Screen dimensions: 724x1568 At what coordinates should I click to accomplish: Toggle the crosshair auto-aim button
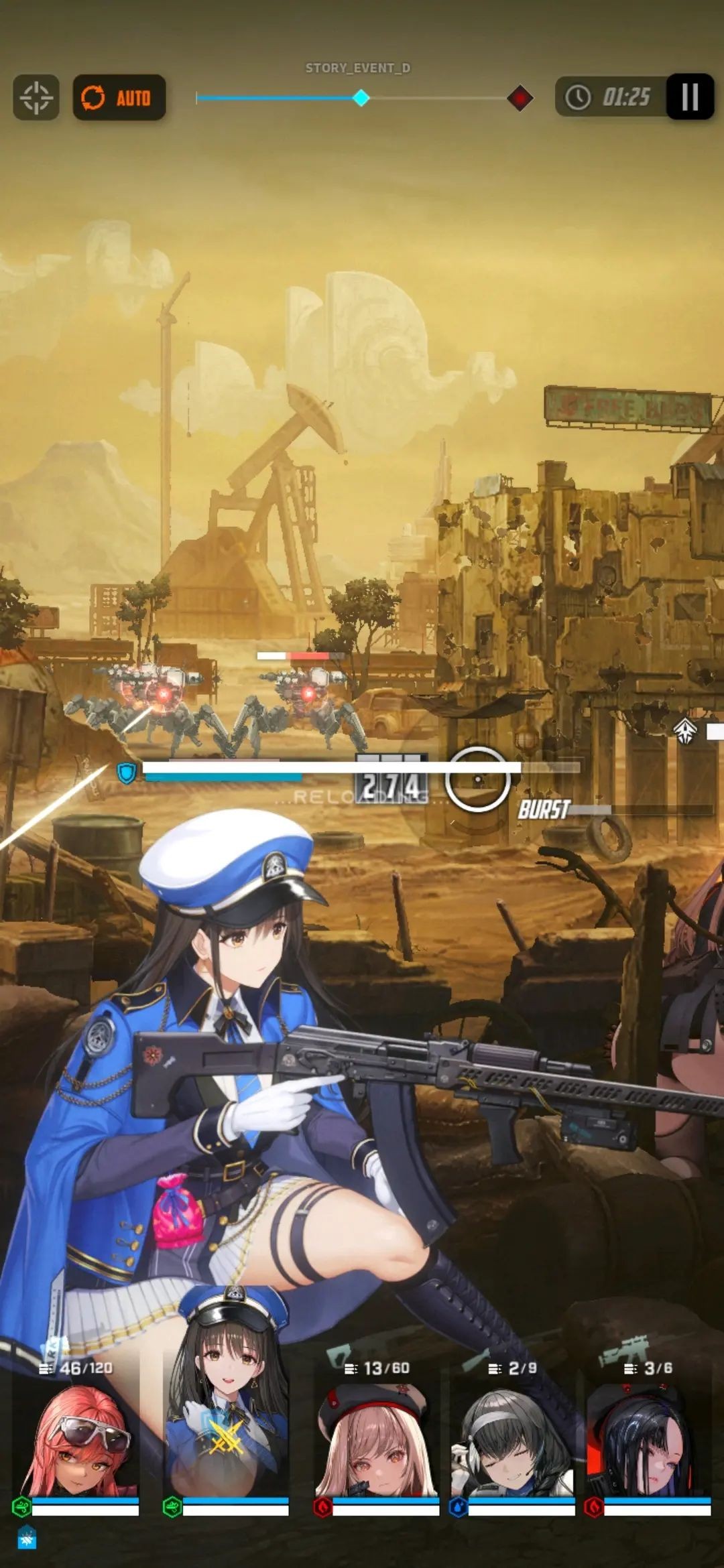pyautogui.click(x=36, y=98)
